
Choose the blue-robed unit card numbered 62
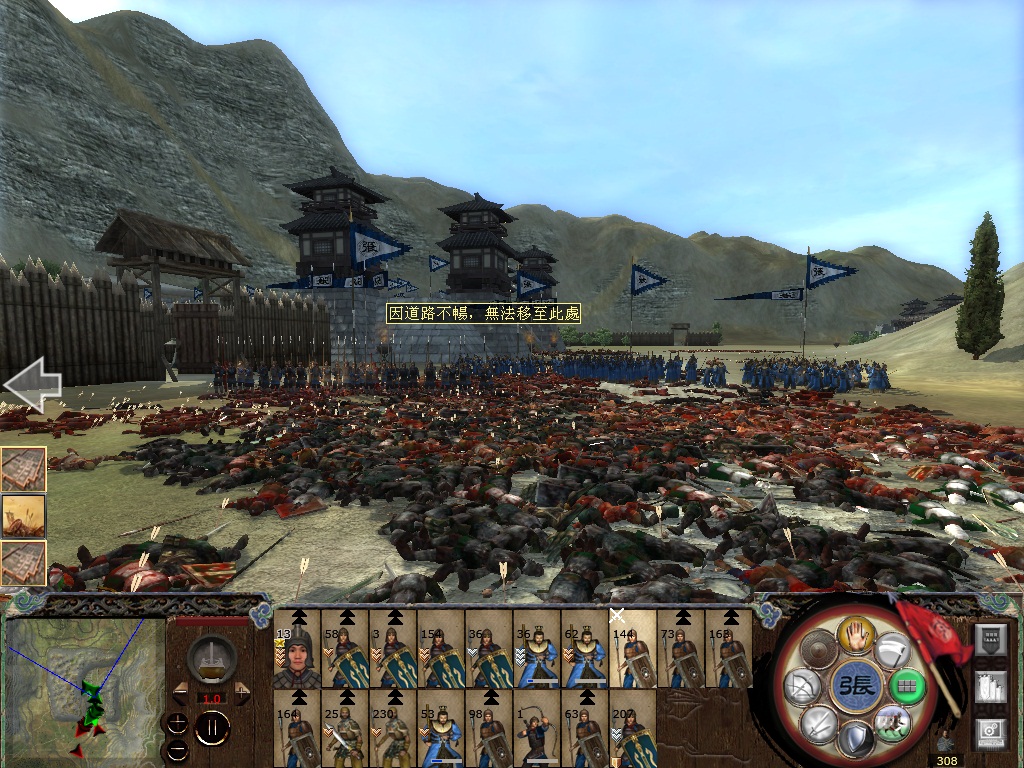coord(585,650)
